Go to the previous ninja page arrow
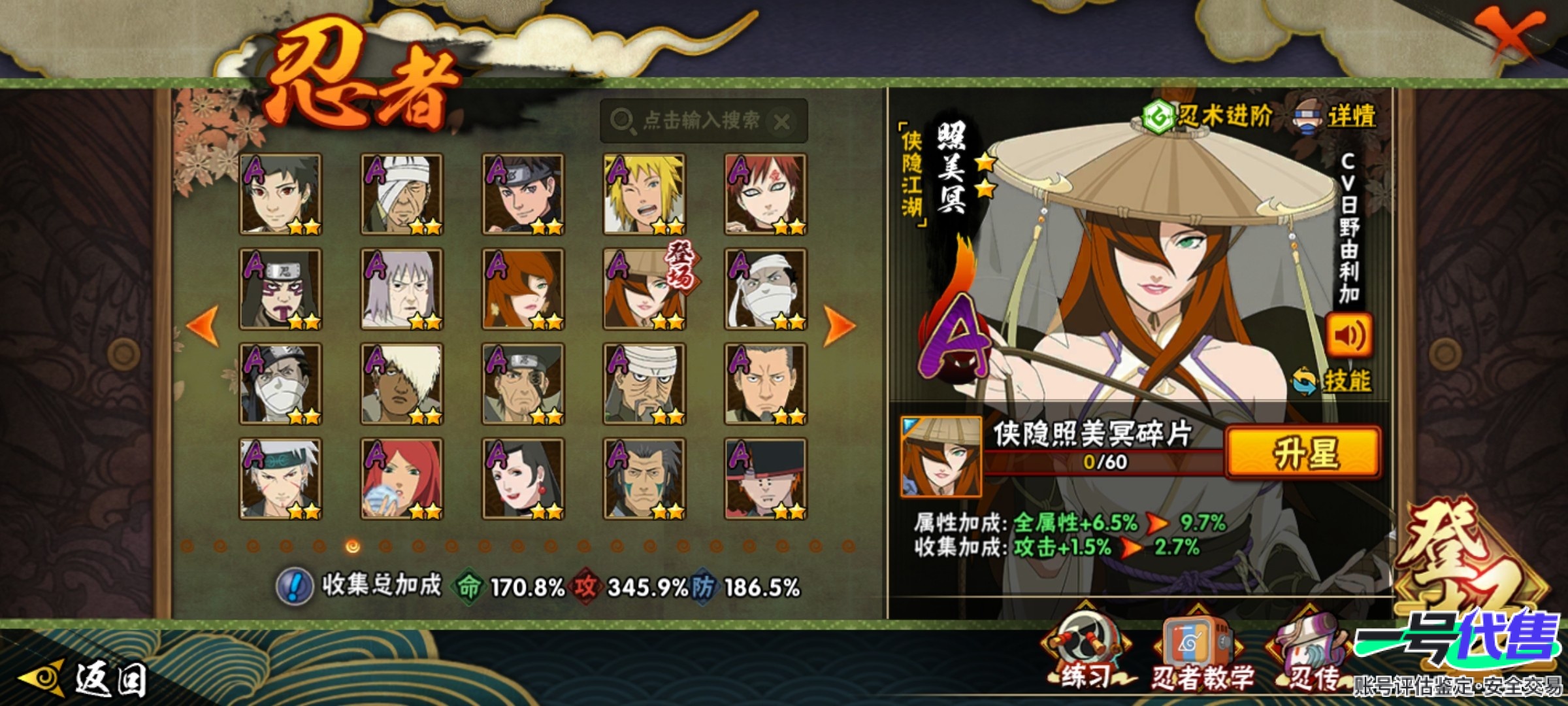The height and width of the screenshot is (706, 1568). 203,325
